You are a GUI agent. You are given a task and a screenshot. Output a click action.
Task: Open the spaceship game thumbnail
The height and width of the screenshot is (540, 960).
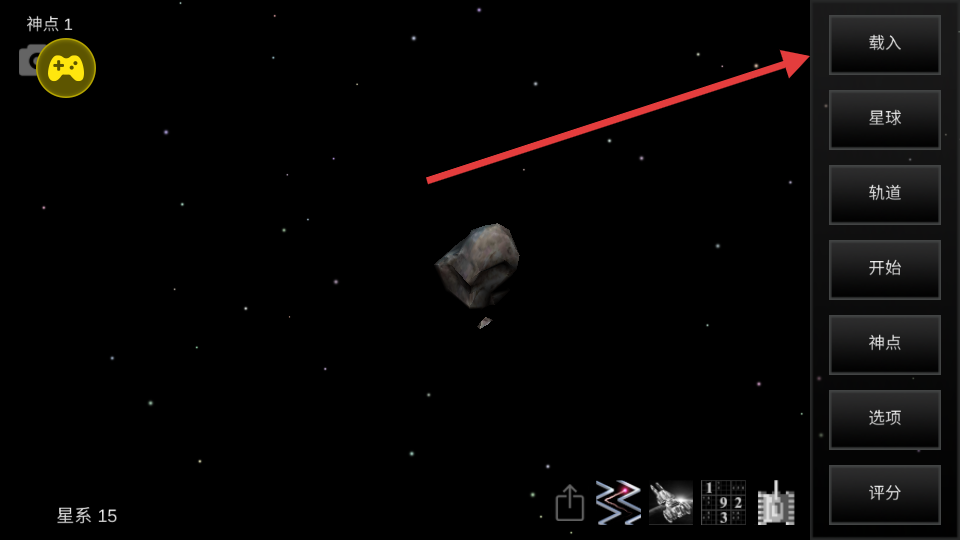point(671,502)
